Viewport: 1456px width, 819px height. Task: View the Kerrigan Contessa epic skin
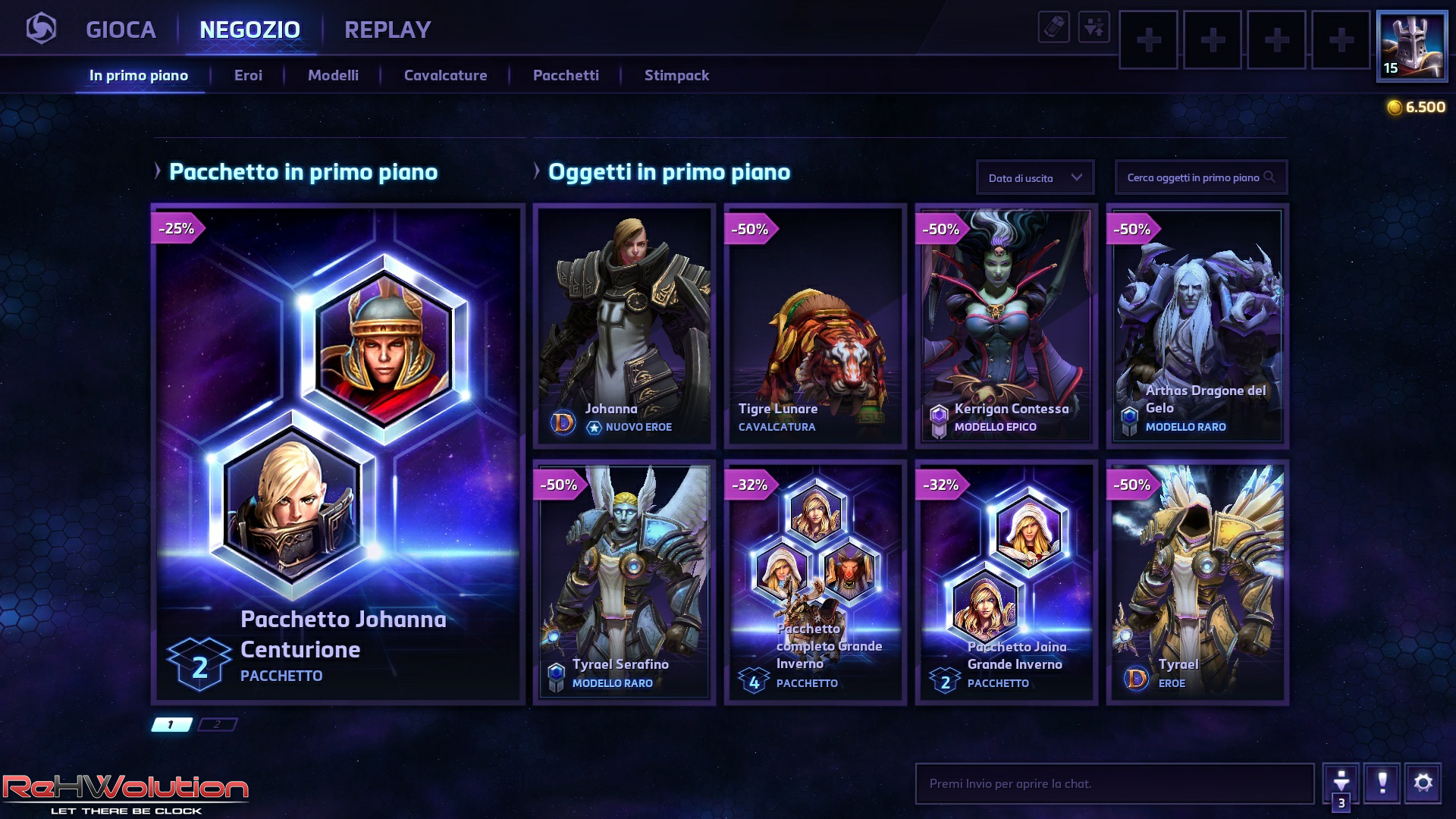[x=1006, y=326]
